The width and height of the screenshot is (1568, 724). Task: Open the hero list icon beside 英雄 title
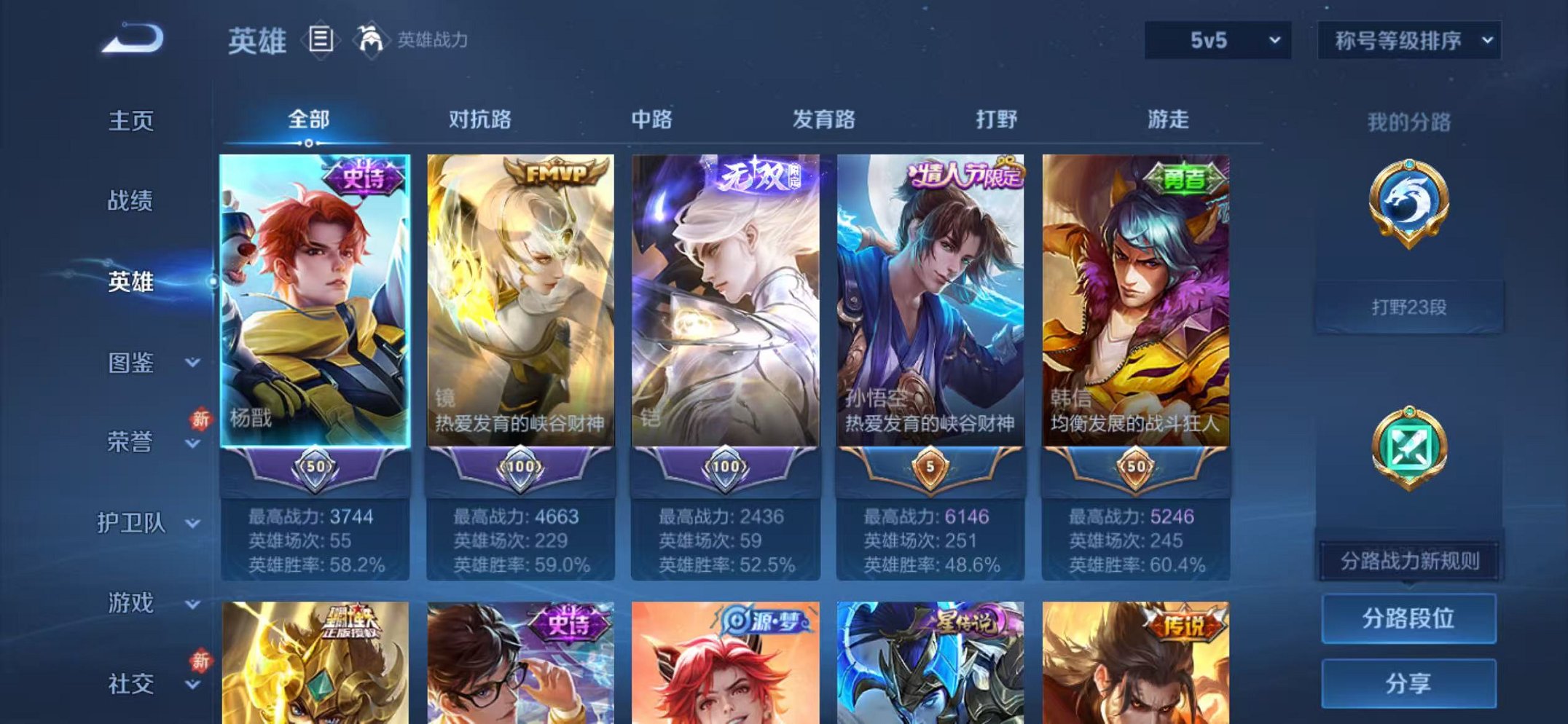(321, 38)
